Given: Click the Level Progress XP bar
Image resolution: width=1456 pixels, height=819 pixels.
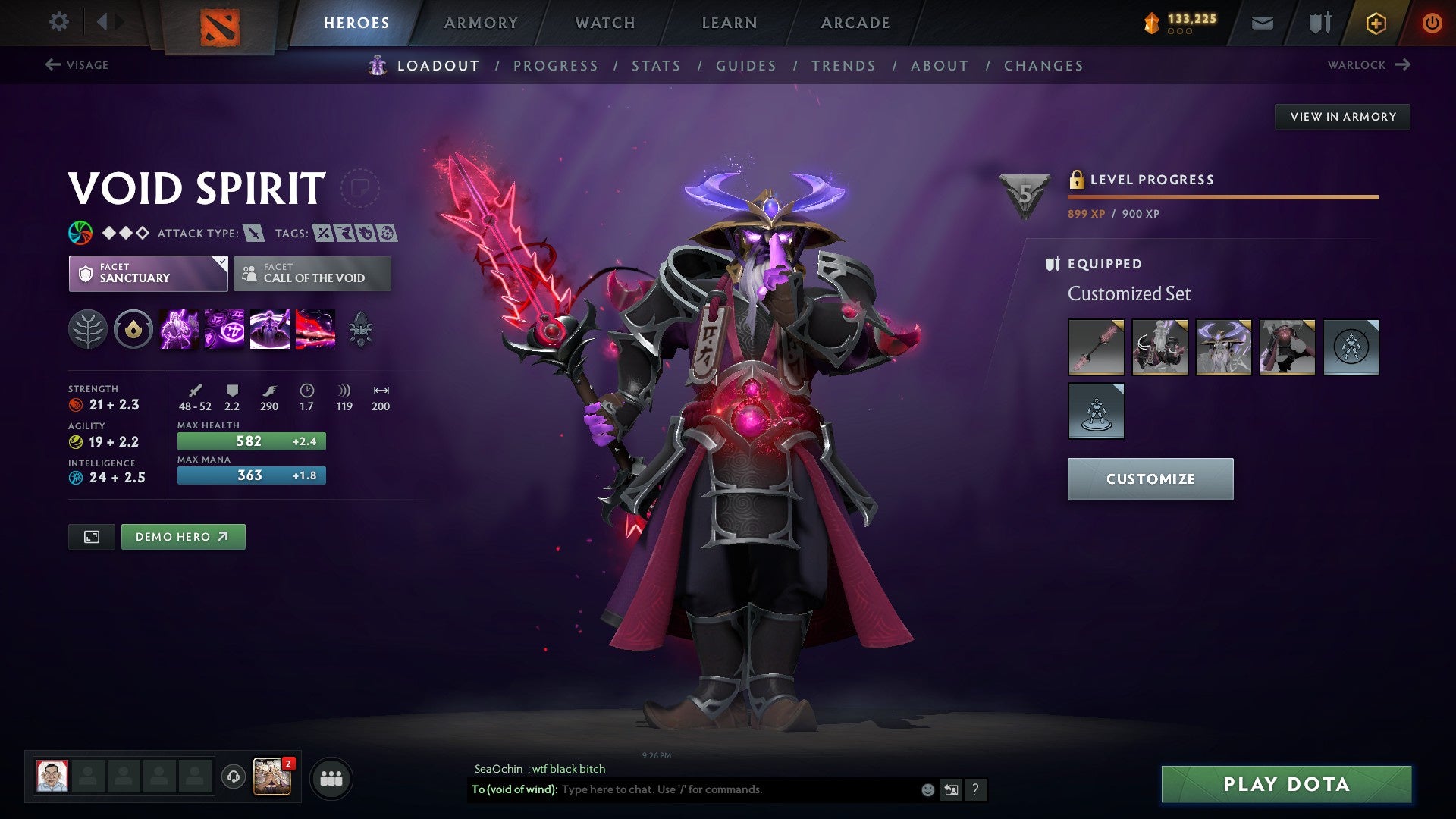Looking at the screenshot, I should pos(1221,196).
